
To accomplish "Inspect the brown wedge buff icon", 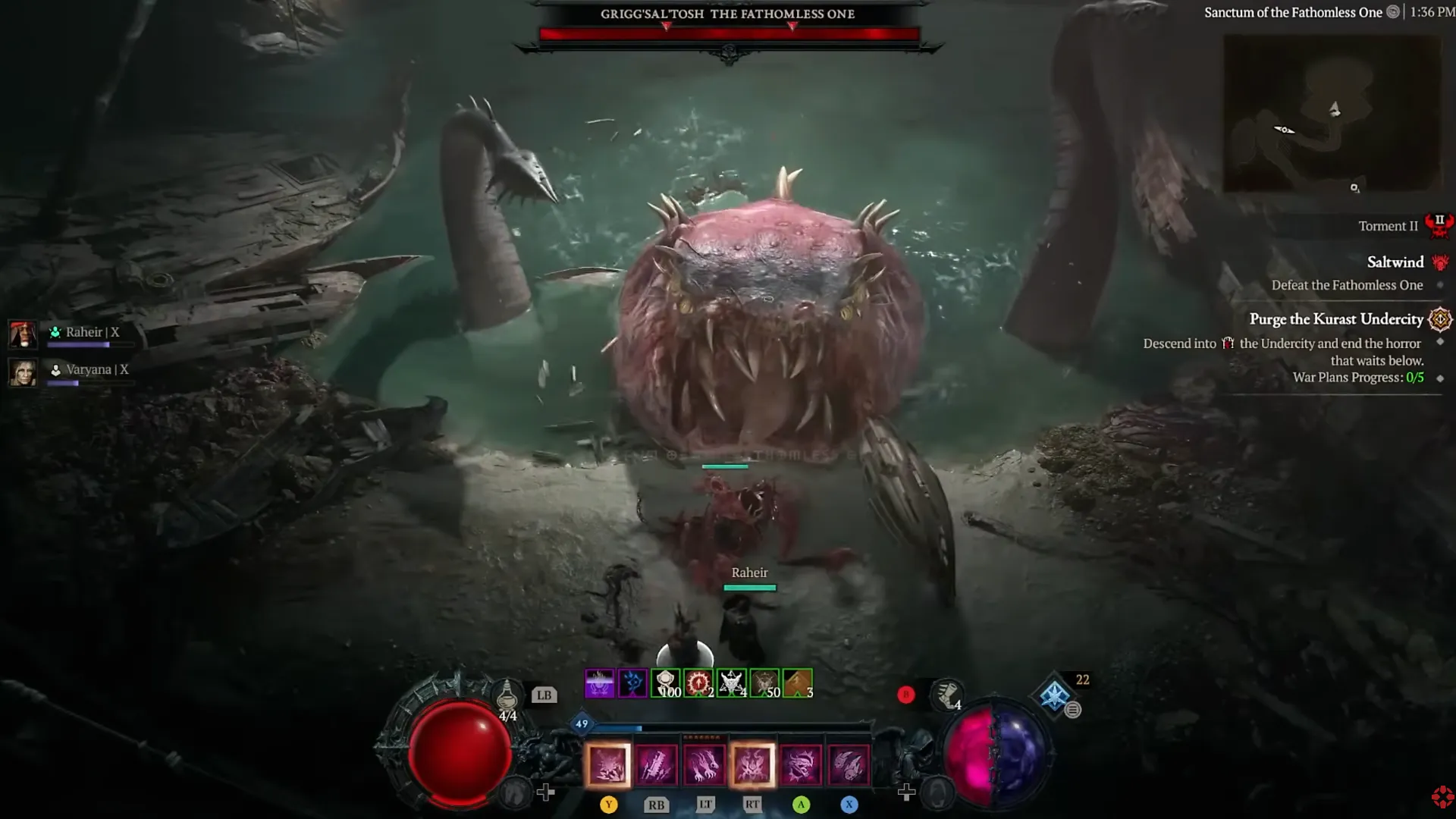I will coord(798,683).
